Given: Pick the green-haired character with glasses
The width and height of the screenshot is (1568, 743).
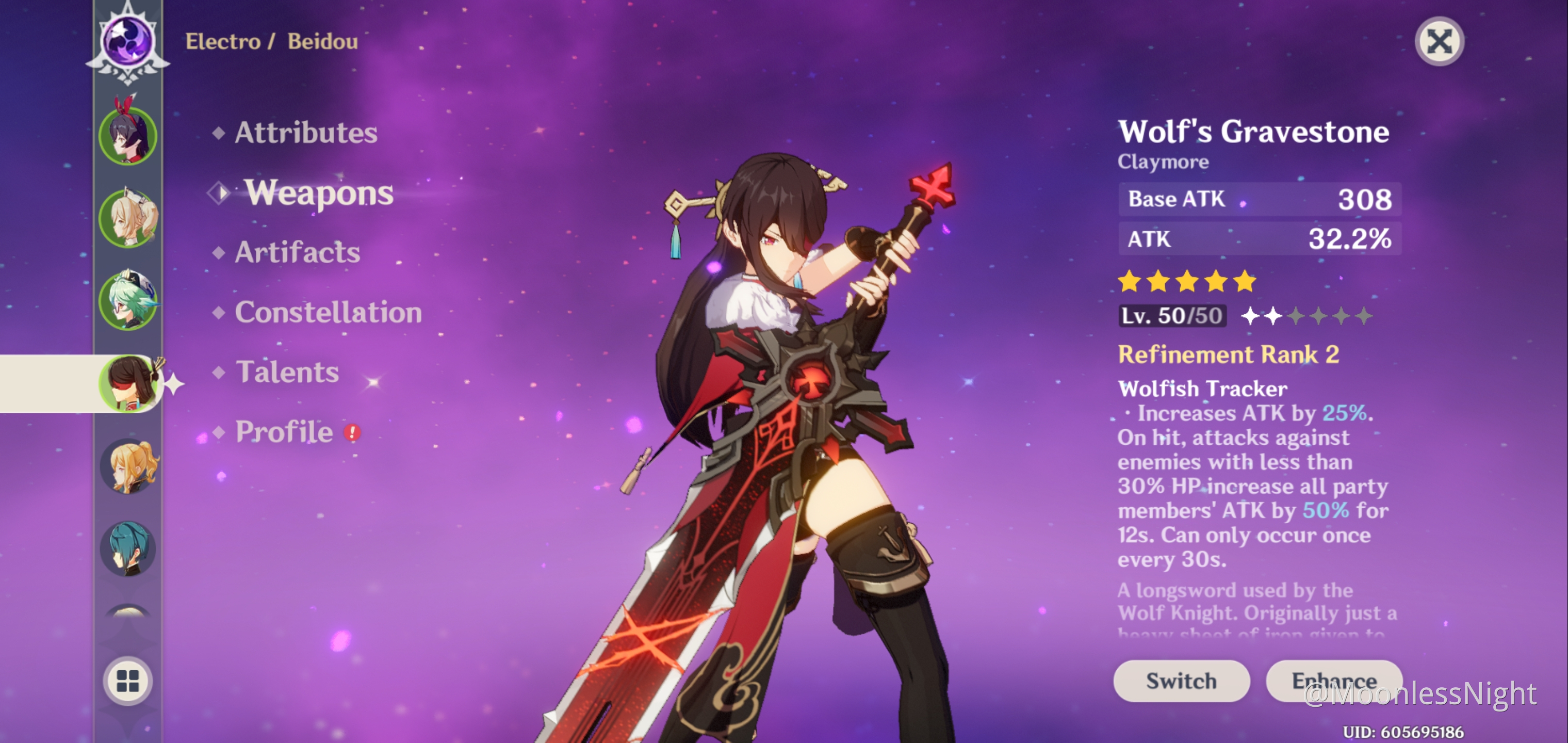Looking at the screenshot, I should click(x=128, y=301).
